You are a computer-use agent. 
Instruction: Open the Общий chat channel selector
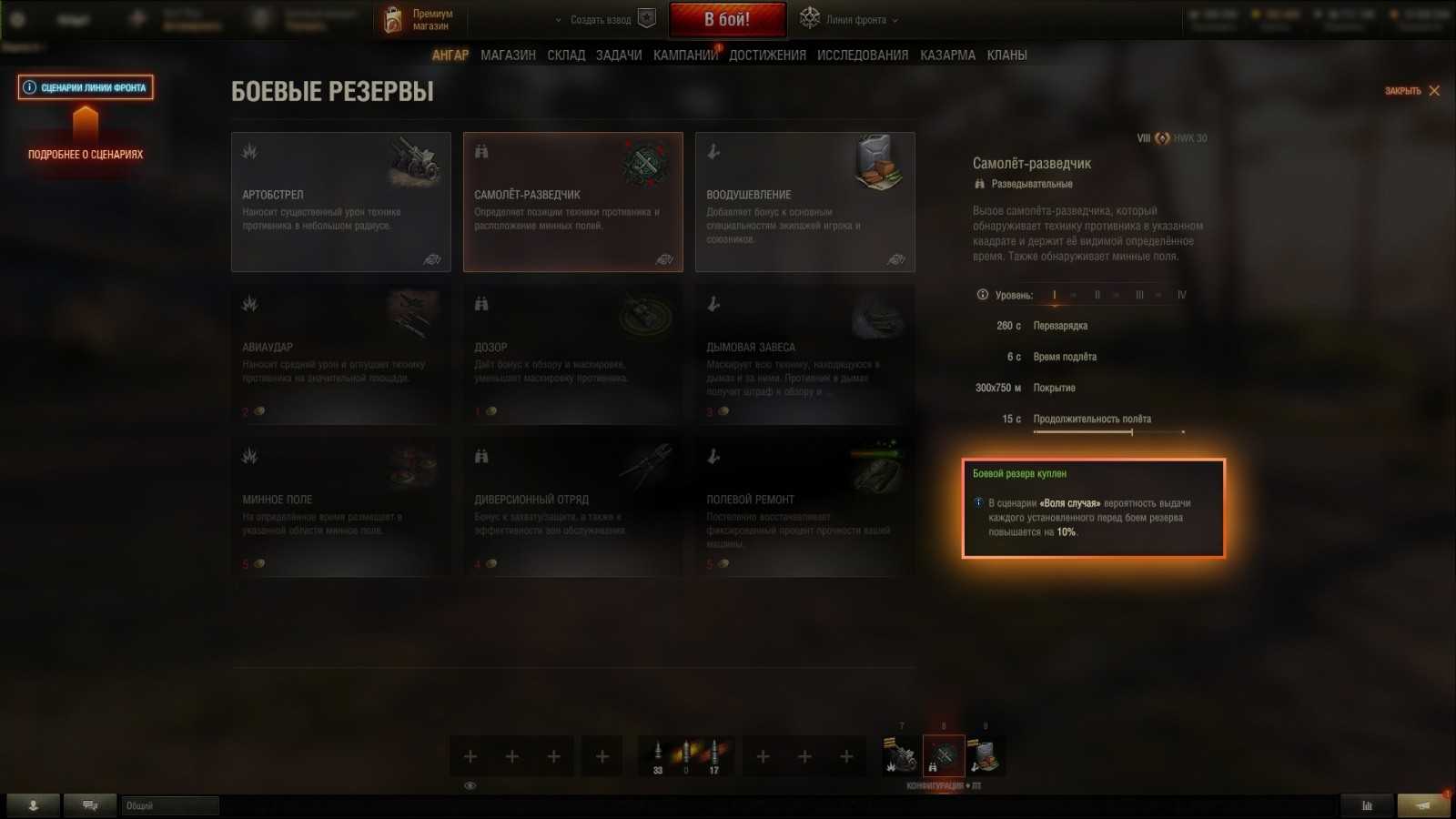click(168, 805)
